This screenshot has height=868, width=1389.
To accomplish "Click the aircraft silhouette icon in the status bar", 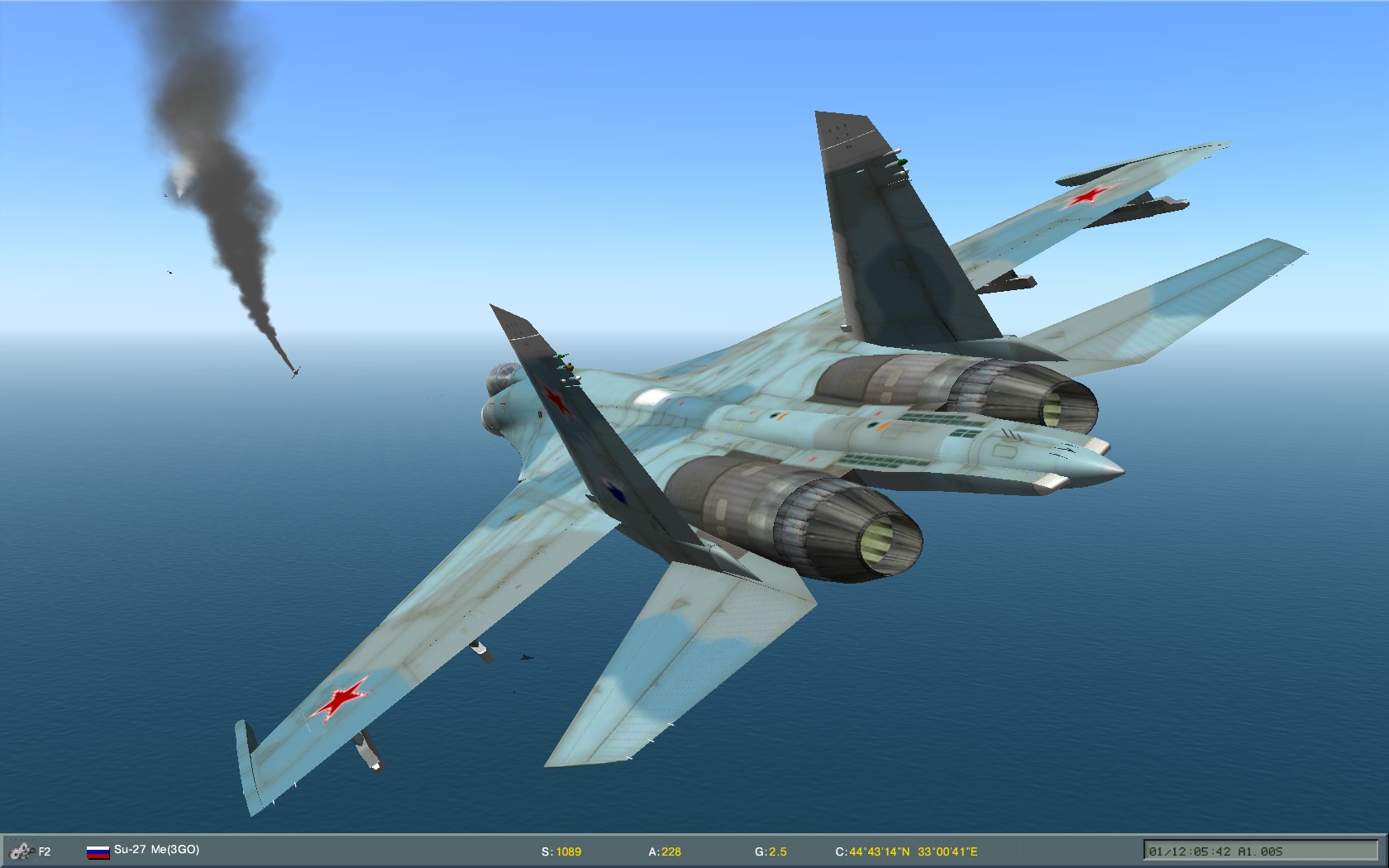I will click(x=21, y=849).
